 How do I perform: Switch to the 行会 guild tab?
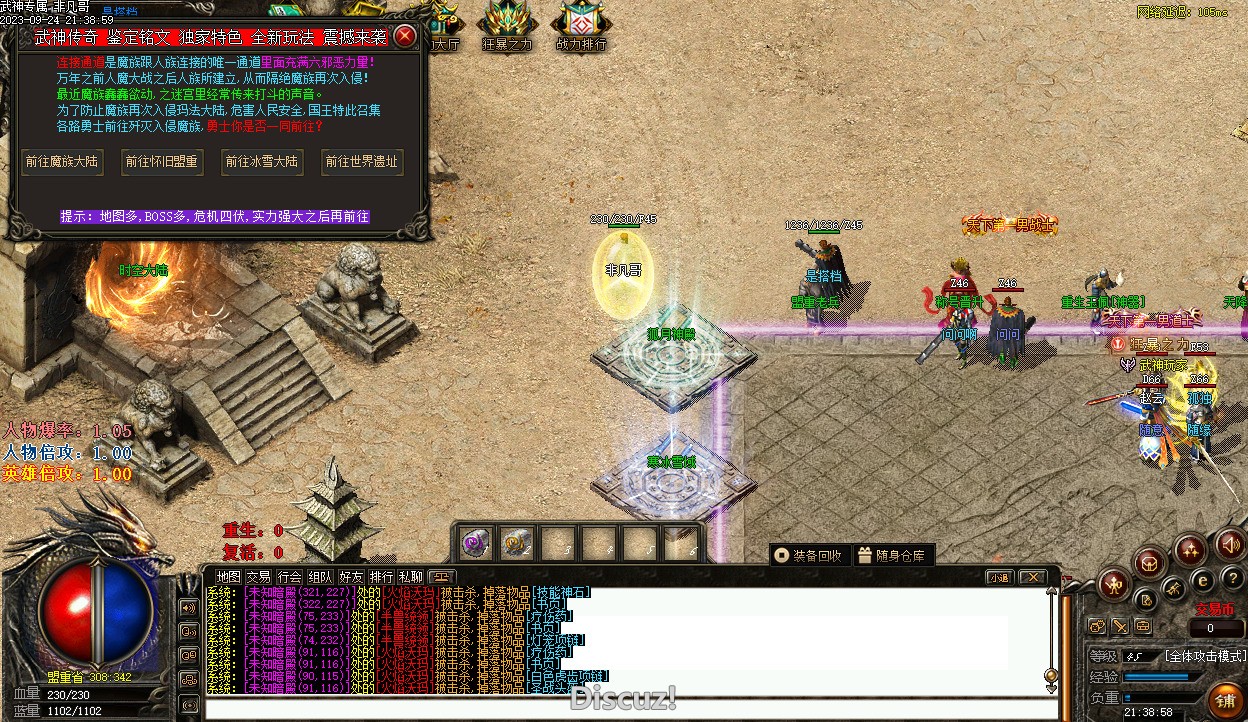289,577
